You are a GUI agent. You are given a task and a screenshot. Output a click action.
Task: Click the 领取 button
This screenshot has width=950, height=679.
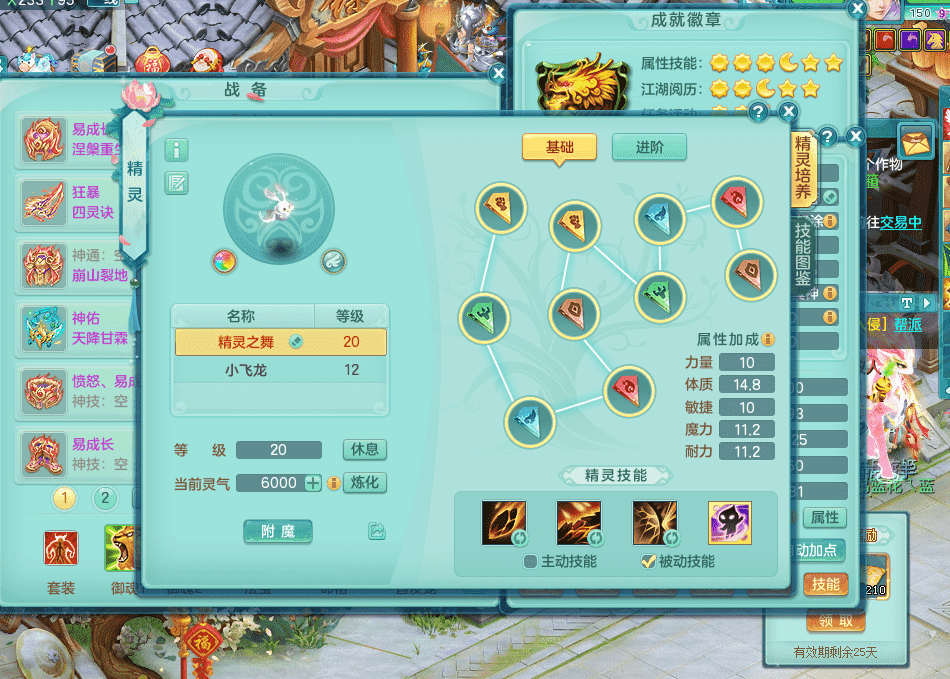point(835,621)
